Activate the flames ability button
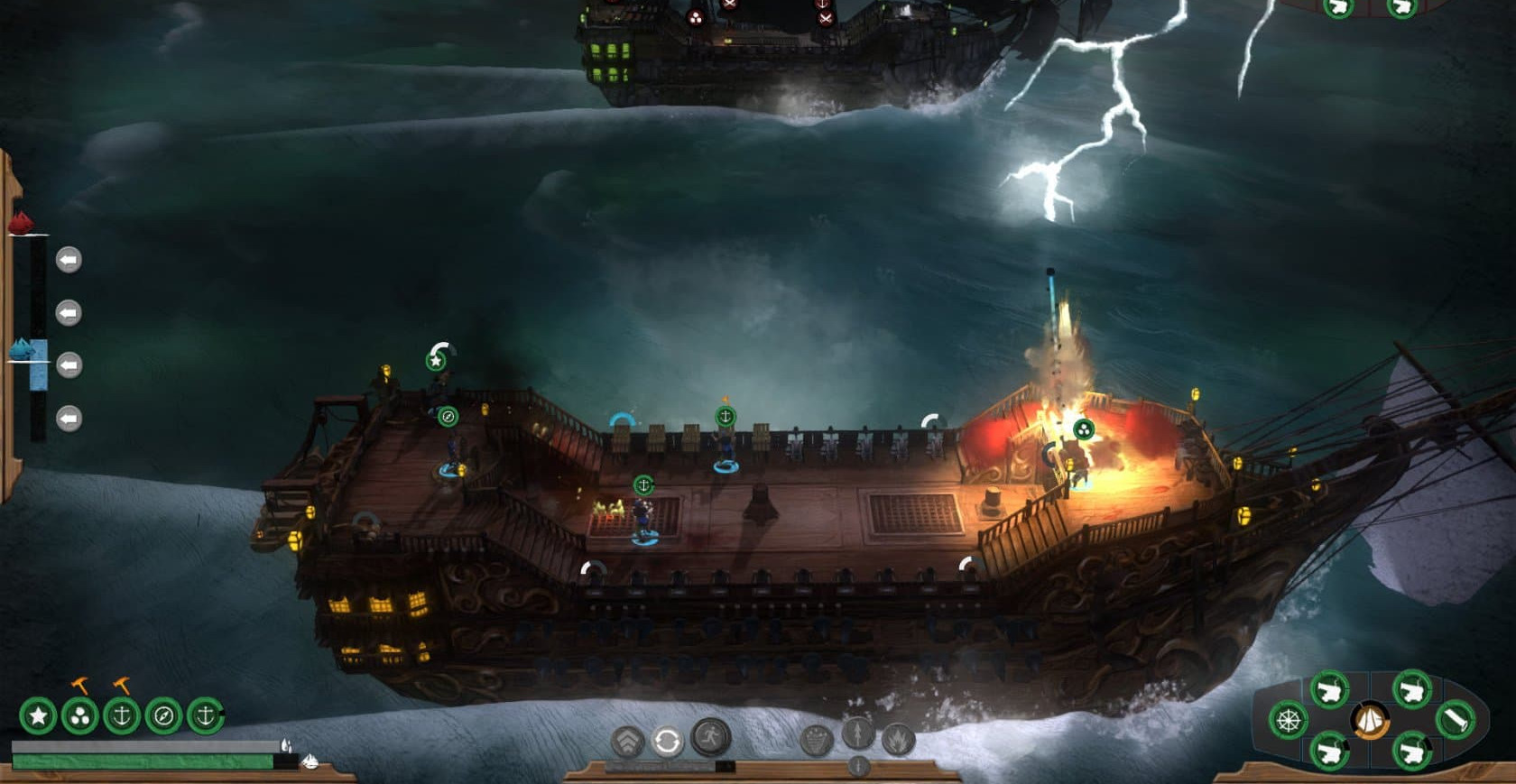The height and width of the screenshot is (784, 1516). tap(898, 741)
